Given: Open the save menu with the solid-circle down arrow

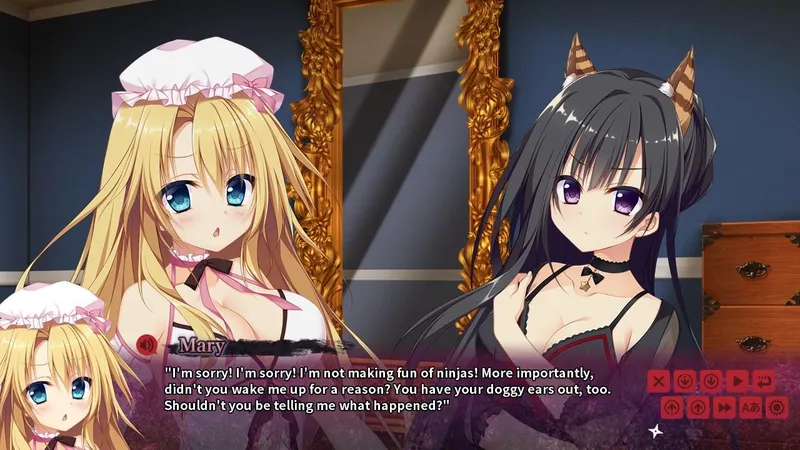Looking at the screenshot, I should (711, 381).
